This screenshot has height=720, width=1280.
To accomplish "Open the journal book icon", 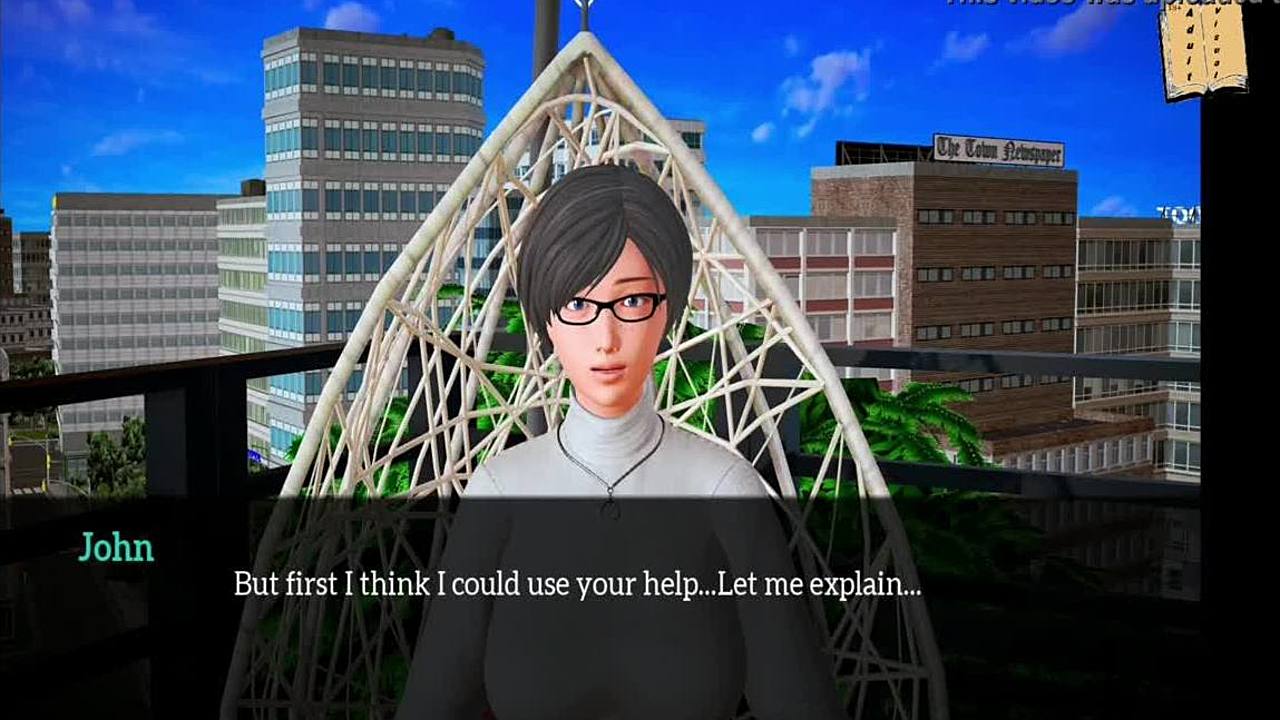I will pos(1203,51).
